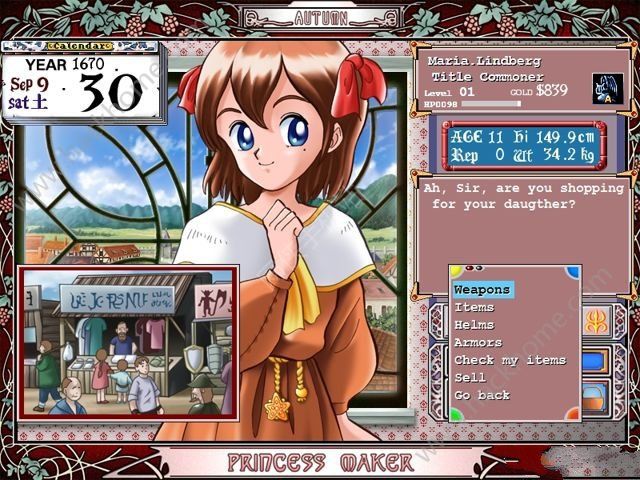
Task: Choose the Items shop category
Action: point(474,308)
